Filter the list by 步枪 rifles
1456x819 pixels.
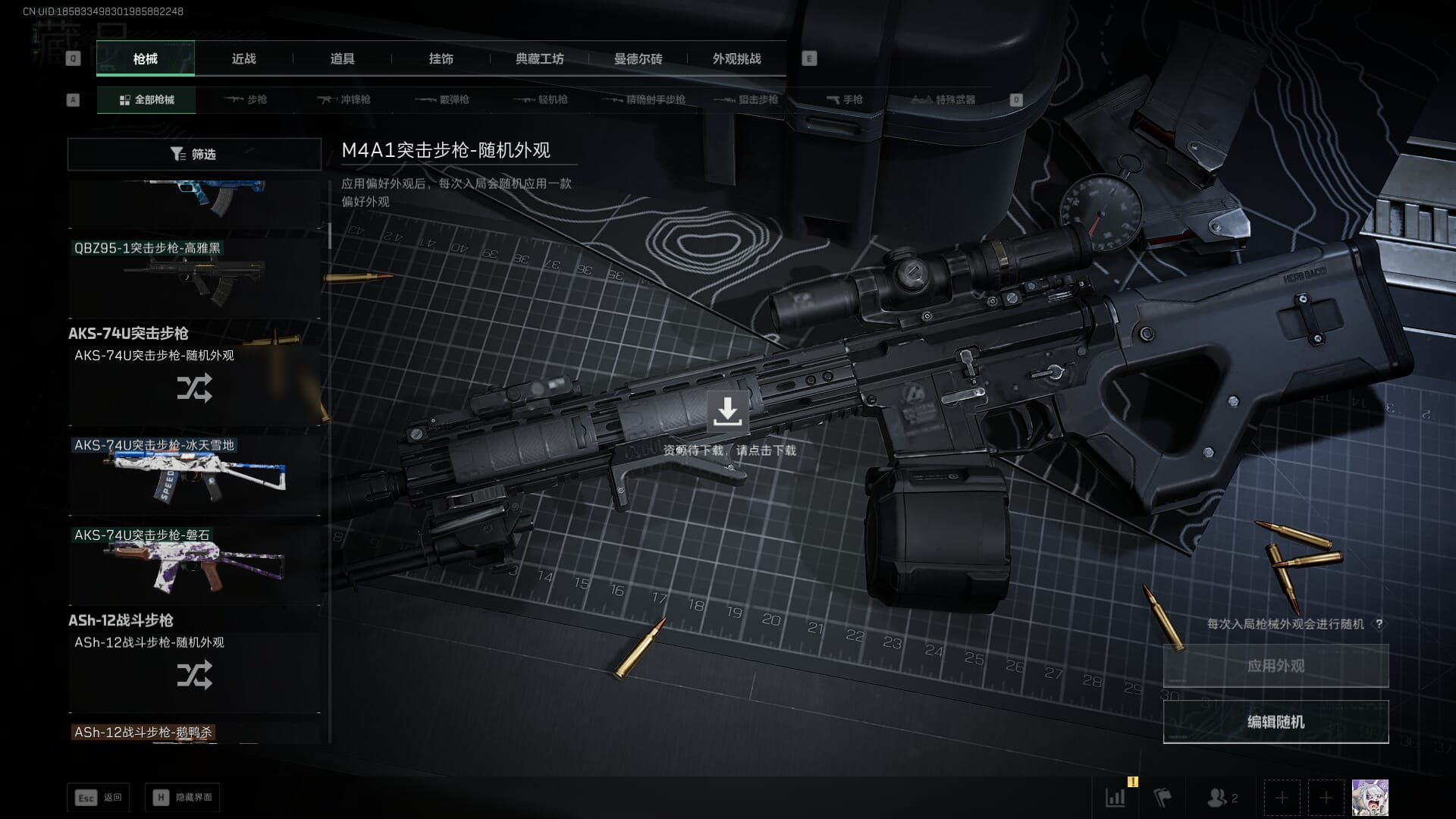[x=246, y=99]
